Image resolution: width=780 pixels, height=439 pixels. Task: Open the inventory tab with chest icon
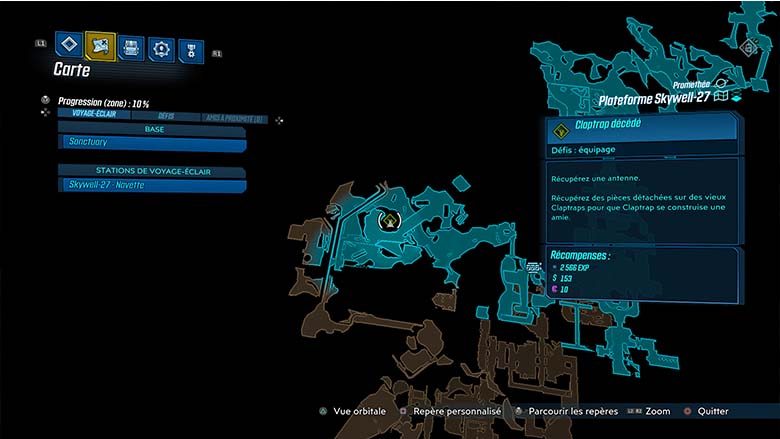(x=130, y=46)
